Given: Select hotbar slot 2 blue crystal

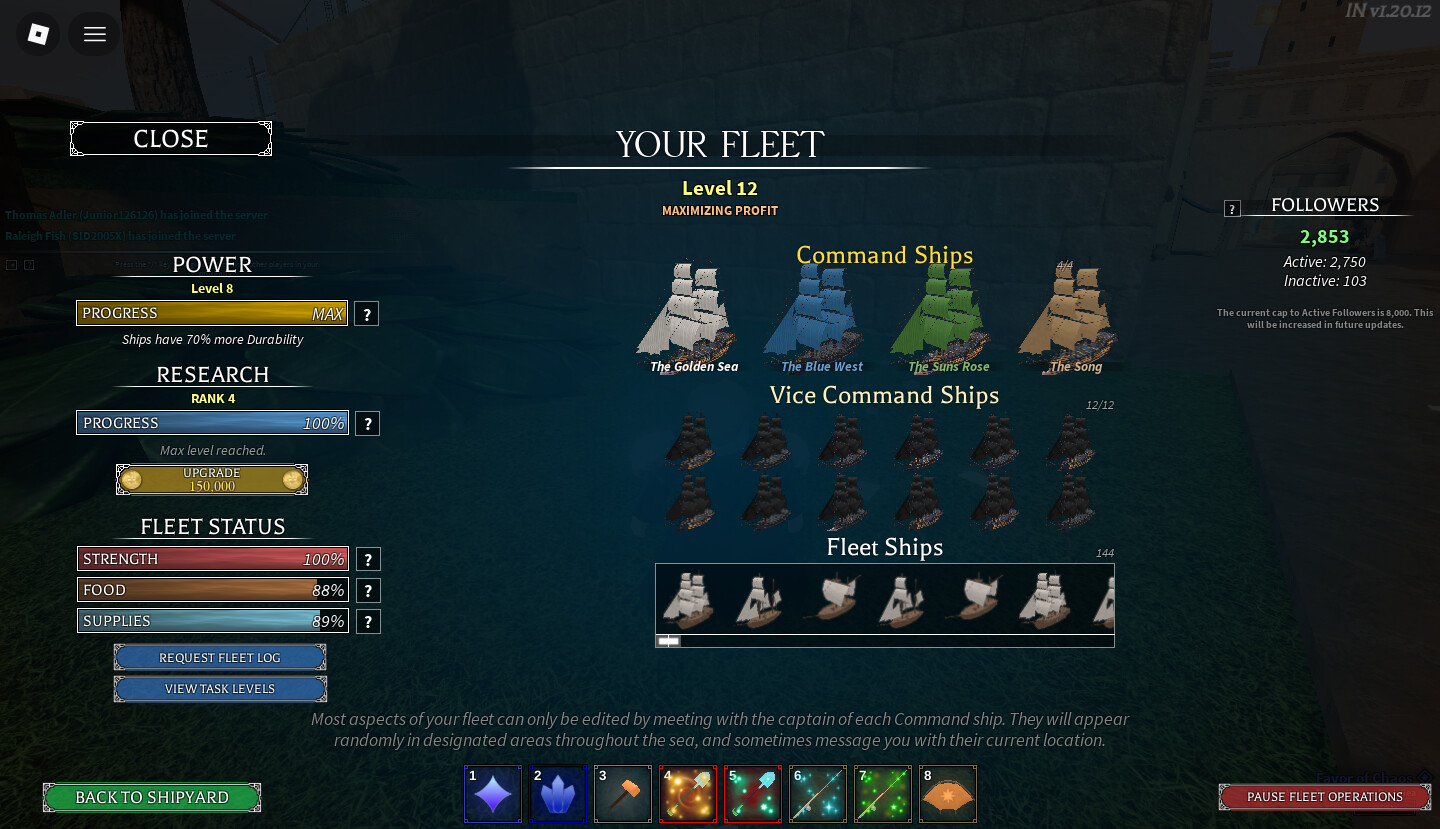Looking at the screenshot, I should pos(558,795).
